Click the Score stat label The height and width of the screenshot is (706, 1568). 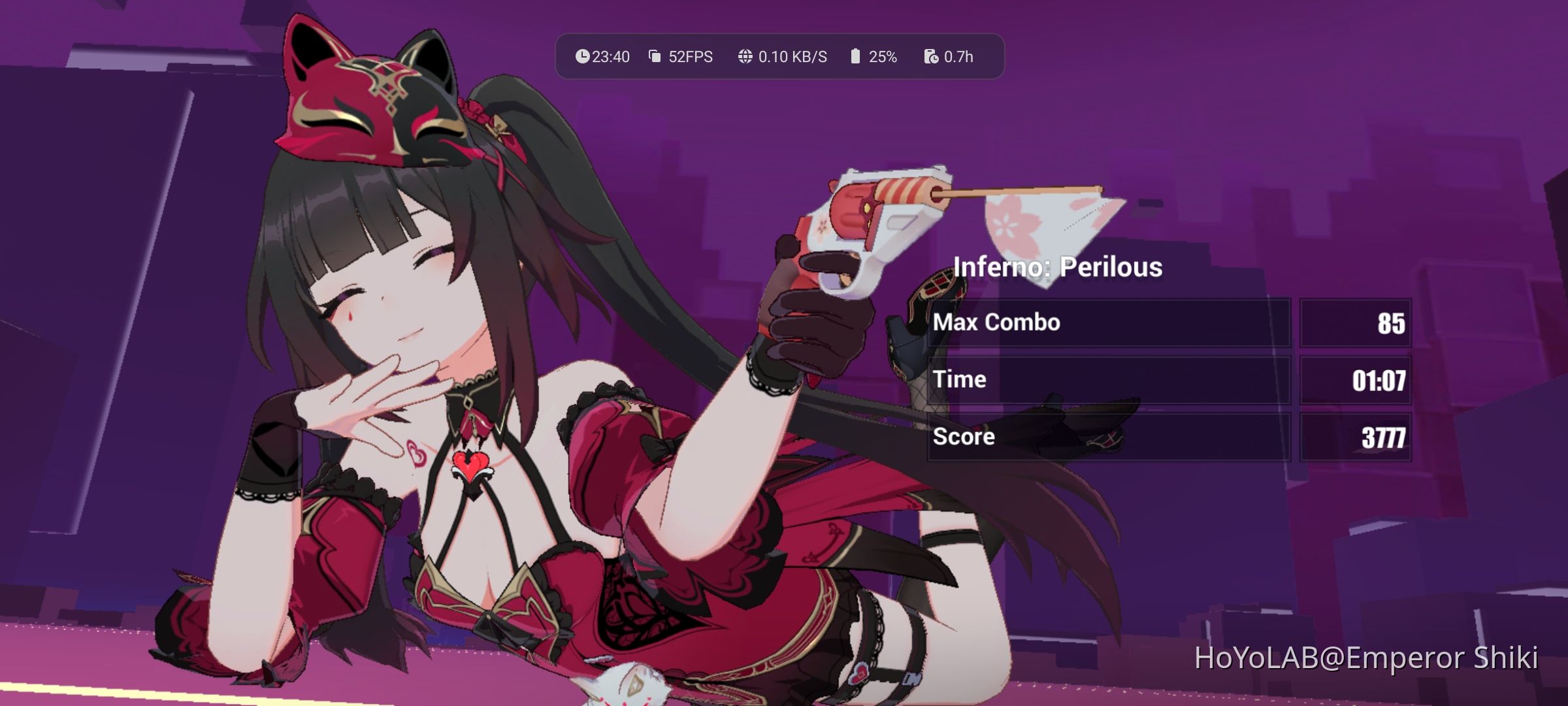pos(964,437)
